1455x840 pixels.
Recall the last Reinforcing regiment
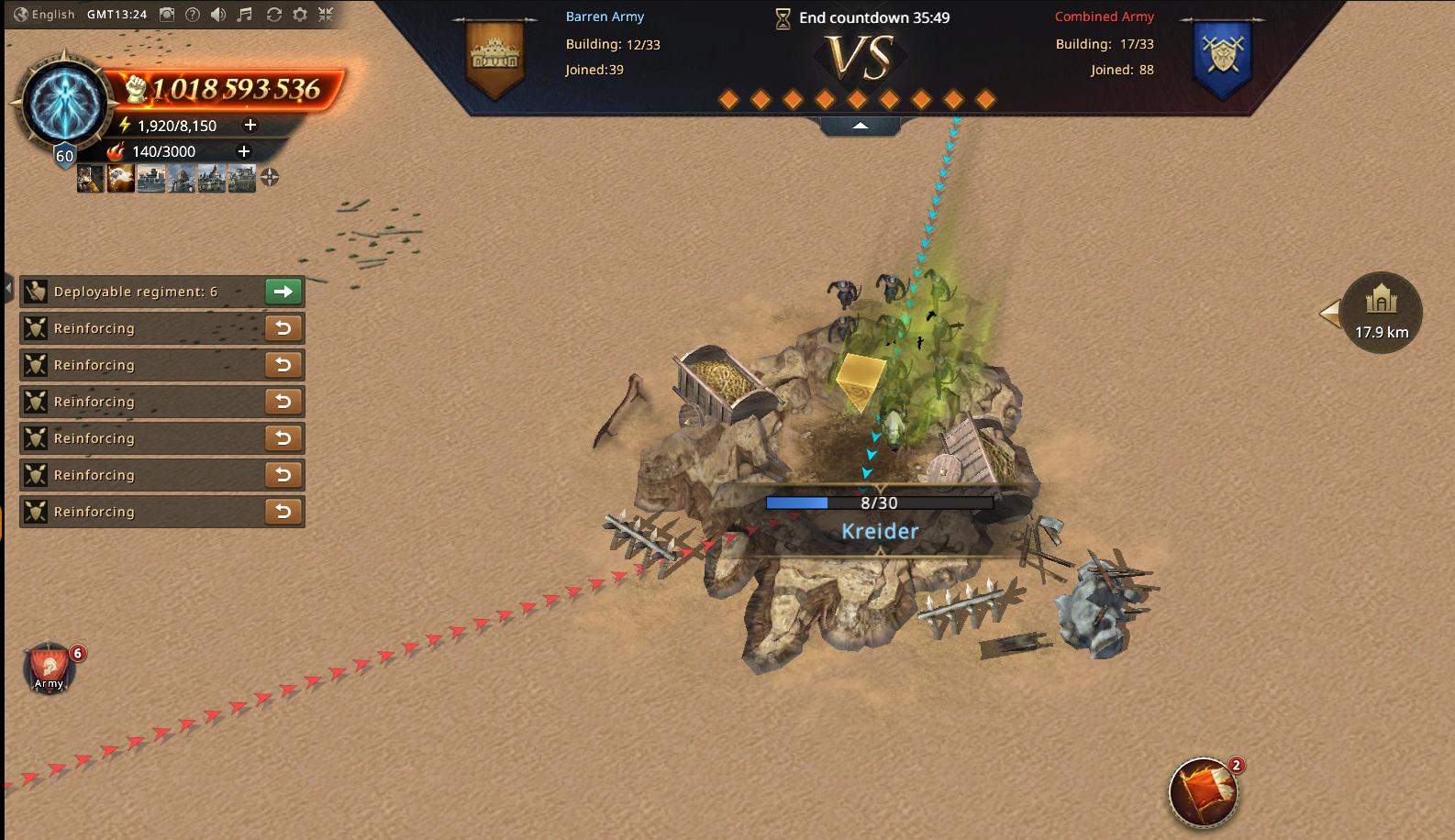point(283,512)
